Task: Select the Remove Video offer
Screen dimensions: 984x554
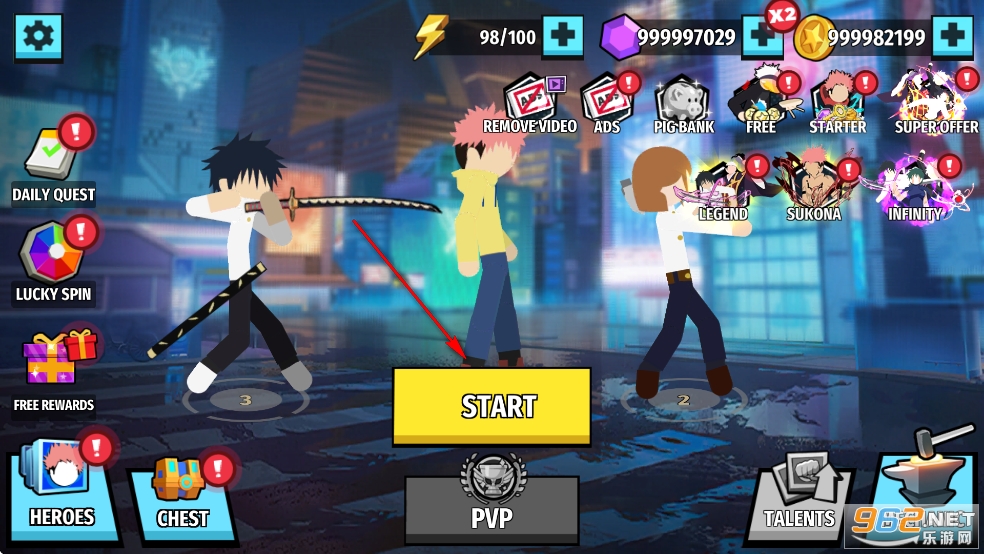Action: 530,104
